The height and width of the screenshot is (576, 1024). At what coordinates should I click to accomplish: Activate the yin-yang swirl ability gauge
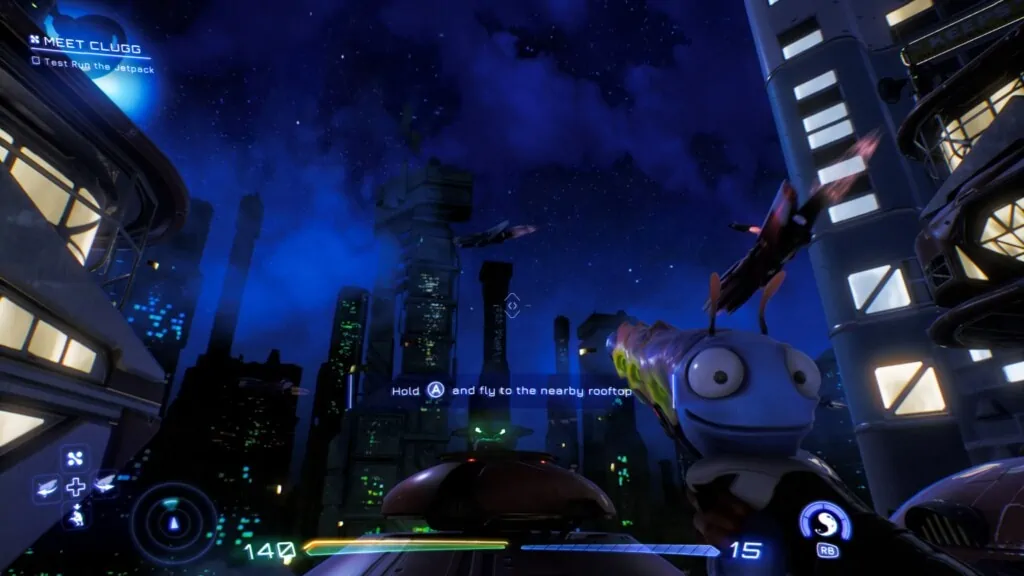point(825,524)
